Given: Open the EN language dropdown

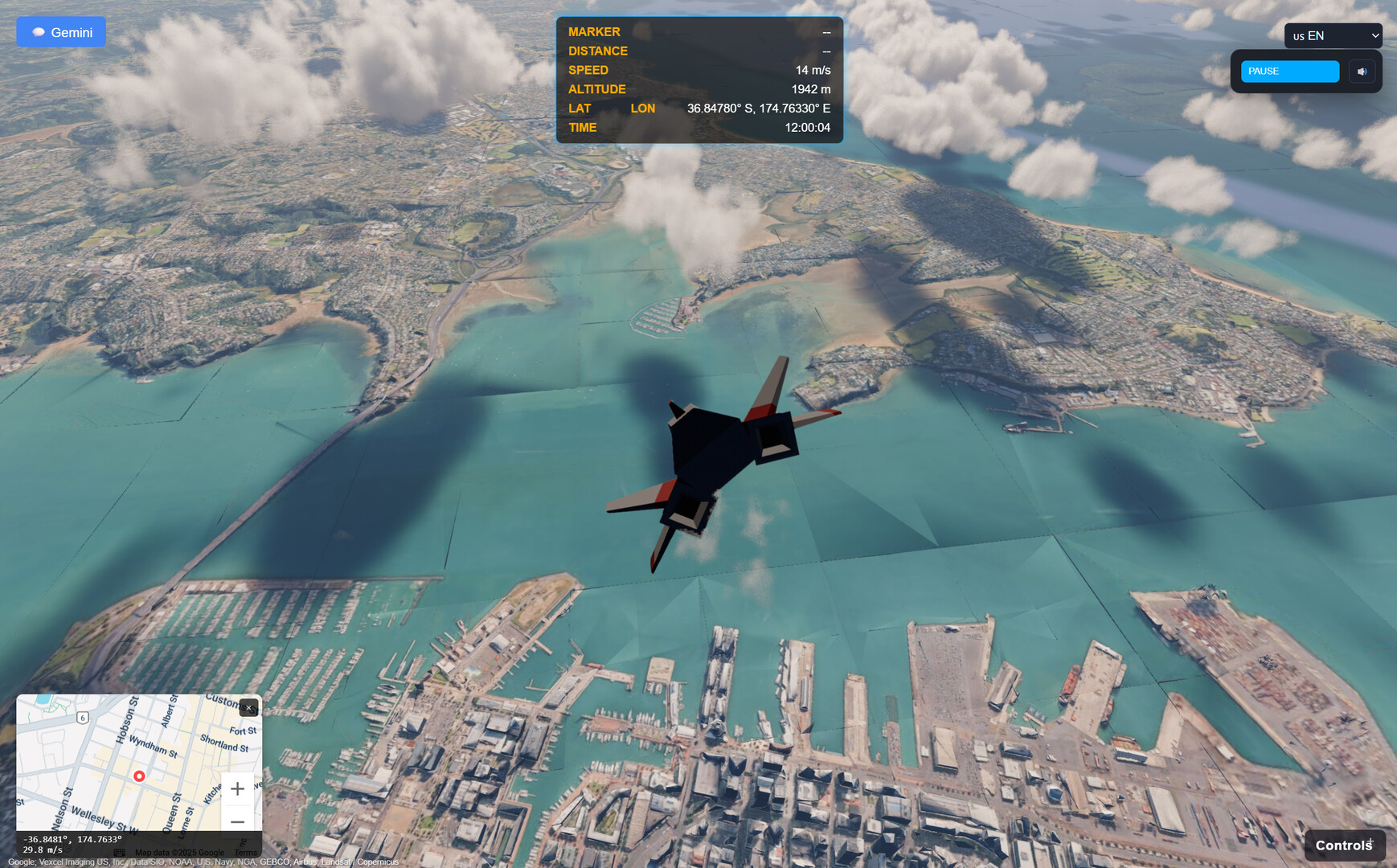Looking at the screenshot, I should (1333, 36).
